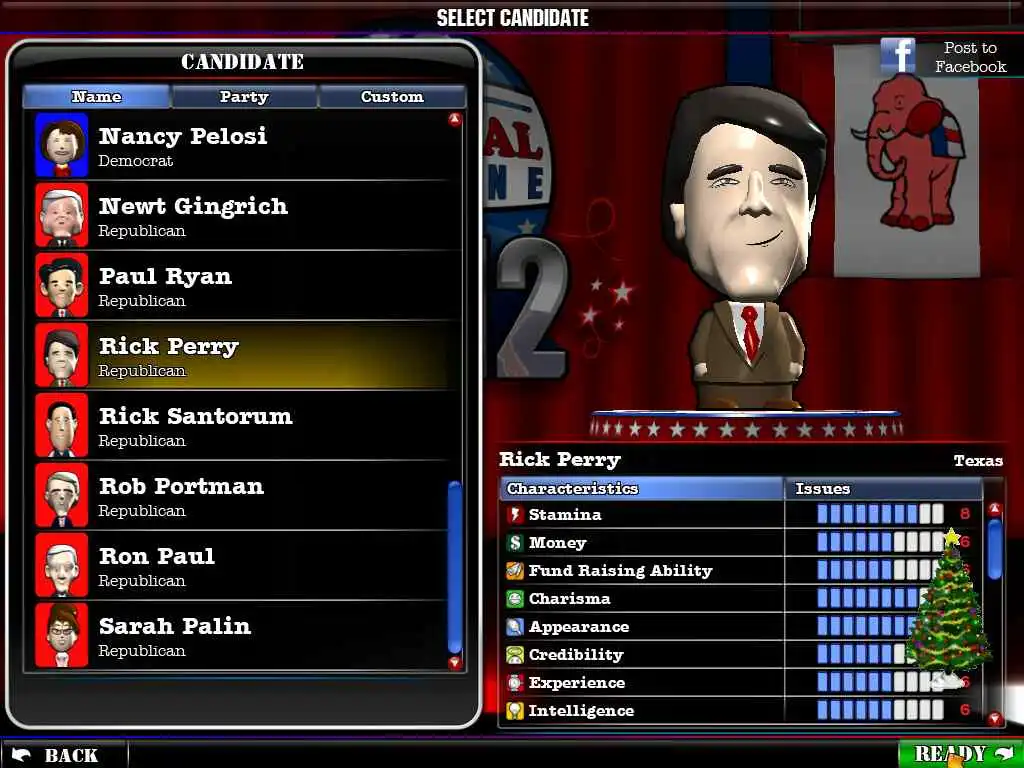This screenshot has width=1024, height=768.
Task: Open the Custom candidates tab
Action: click(392, 97)
